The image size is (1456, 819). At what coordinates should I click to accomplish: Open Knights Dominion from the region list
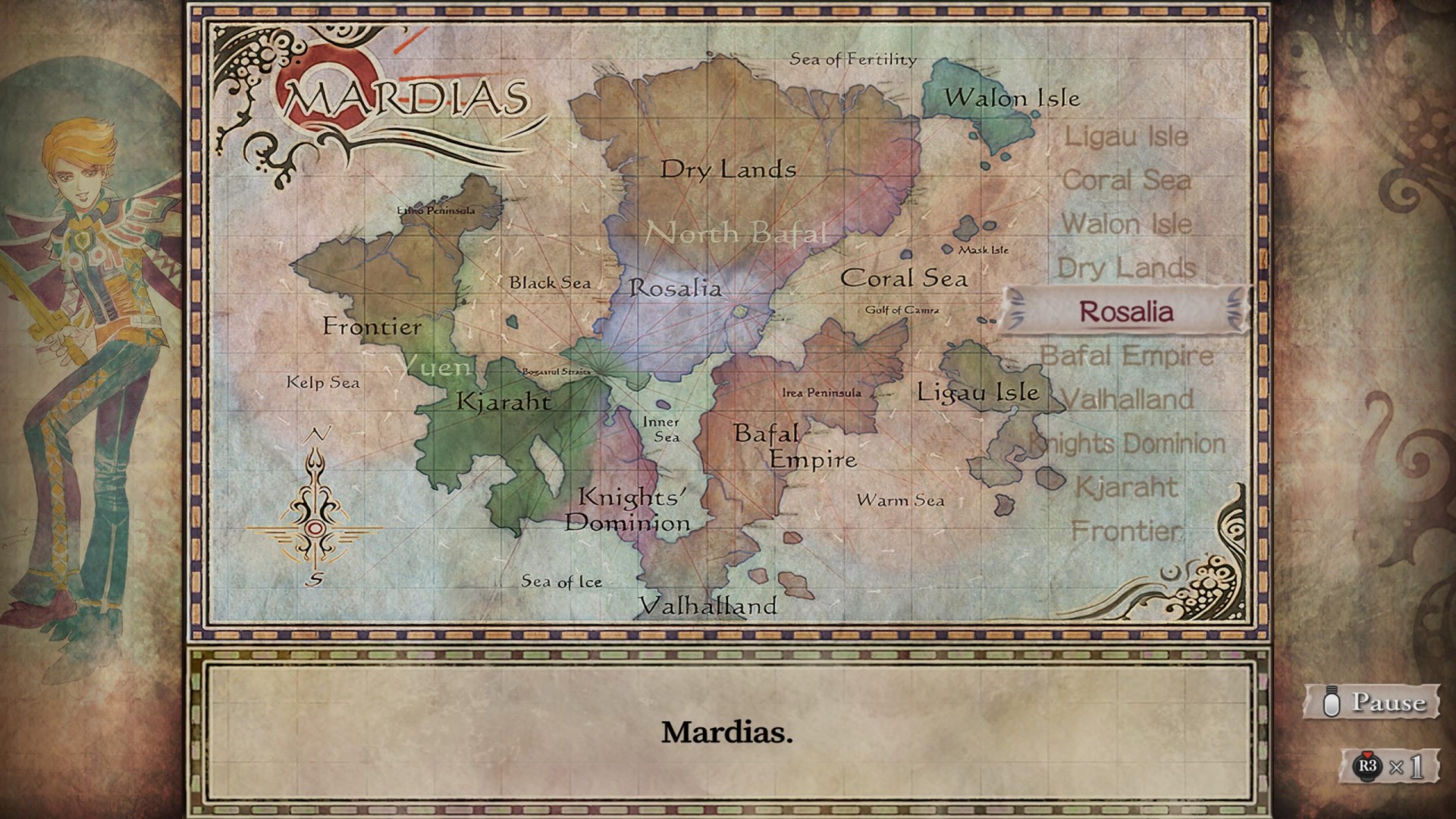(x=1128, y=444)
